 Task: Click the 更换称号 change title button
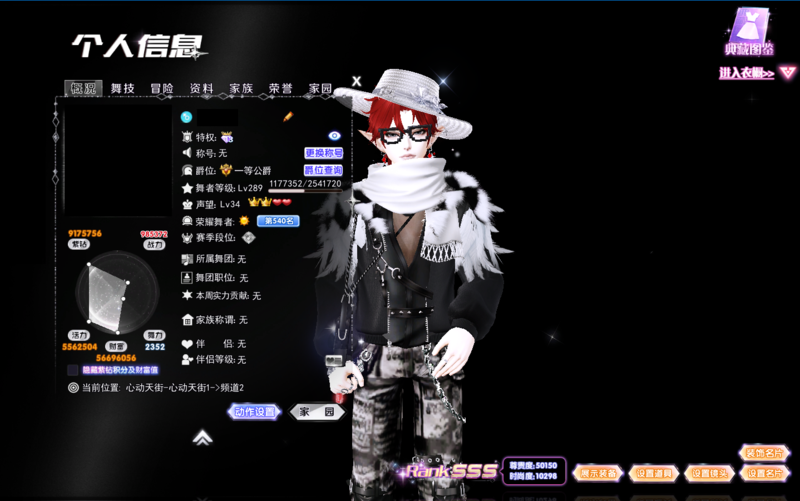[324, 153]
